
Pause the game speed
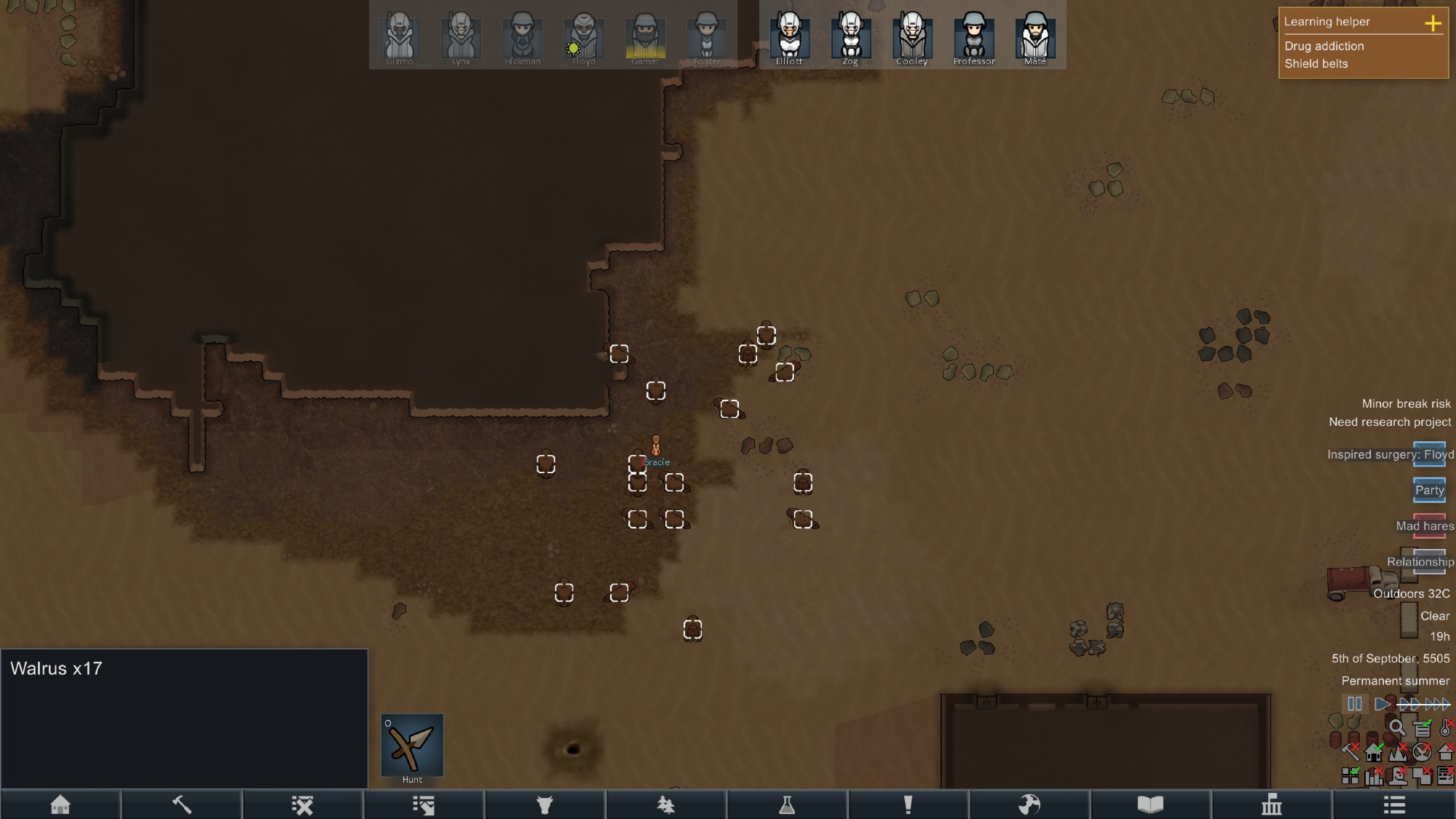point(1355,704)
